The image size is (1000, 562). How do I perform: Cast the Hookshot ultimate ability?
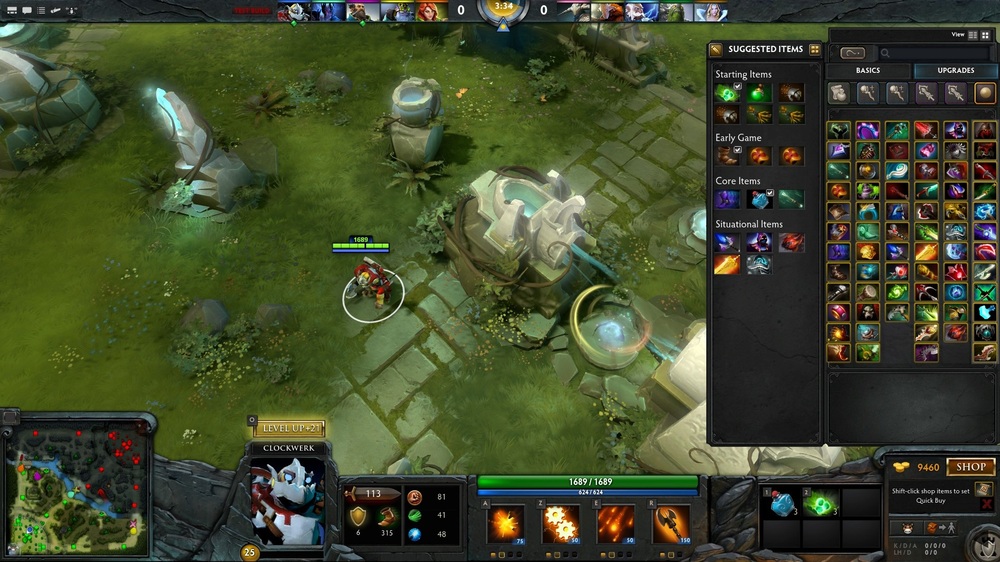[x=671, y=524]
